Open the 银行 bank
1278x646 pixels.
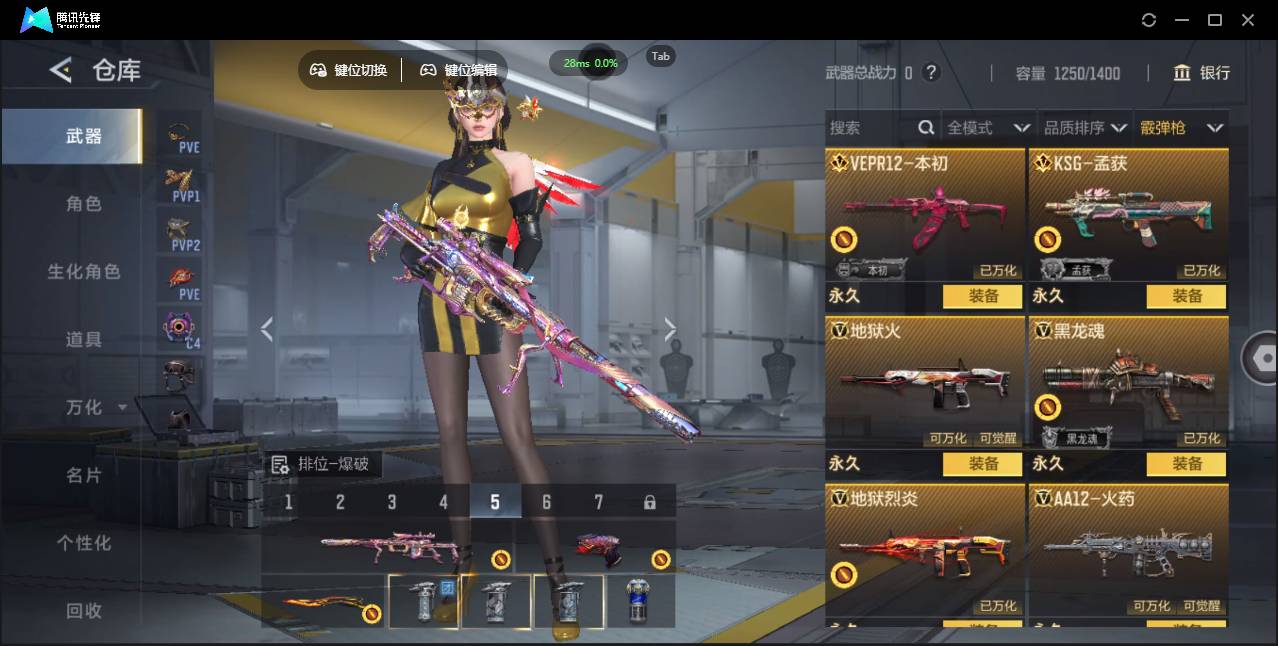click(1202, 73)
